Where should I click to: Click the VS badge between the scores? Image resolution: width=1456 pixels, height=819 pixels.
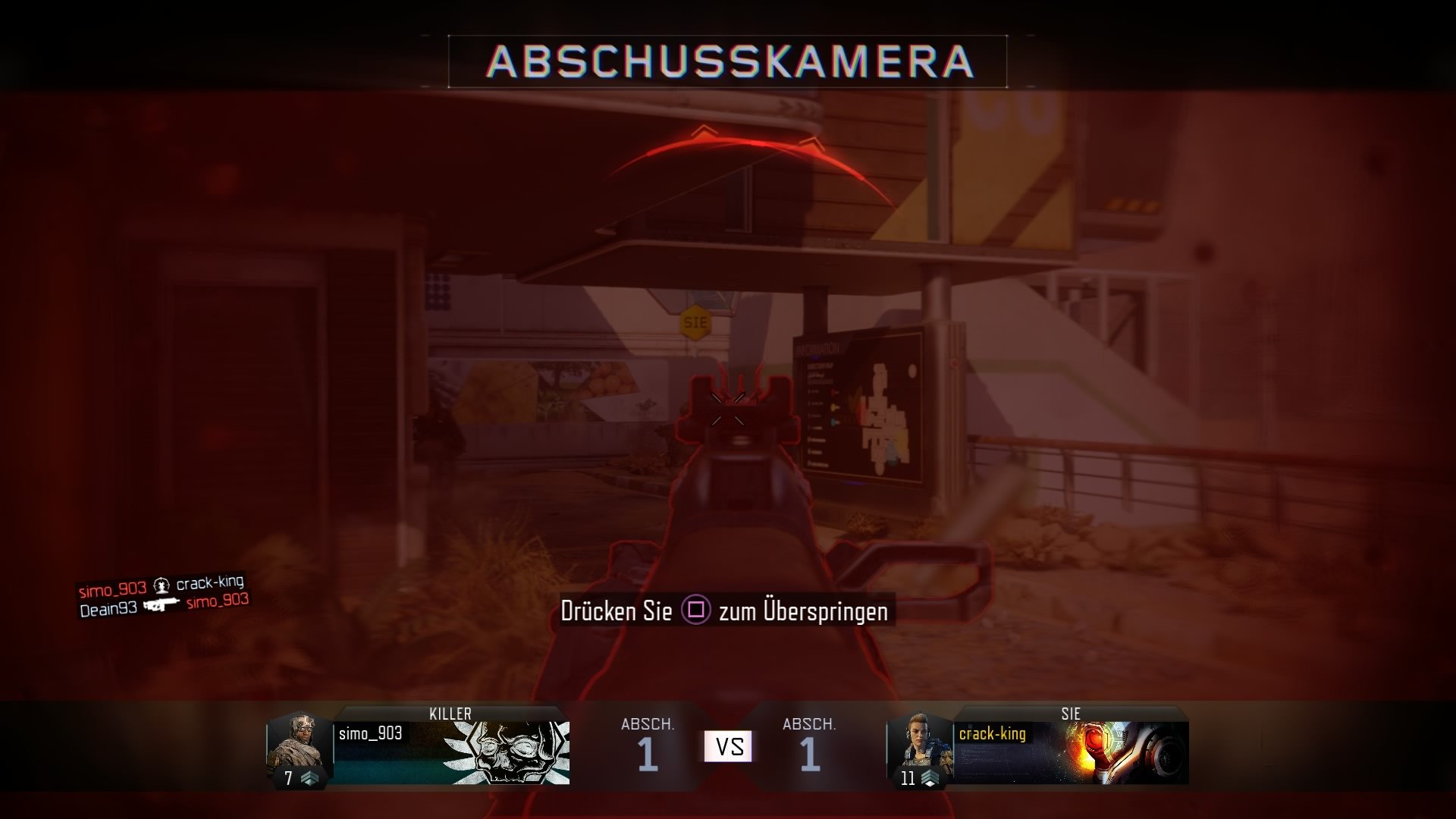(x=728, y=746)
